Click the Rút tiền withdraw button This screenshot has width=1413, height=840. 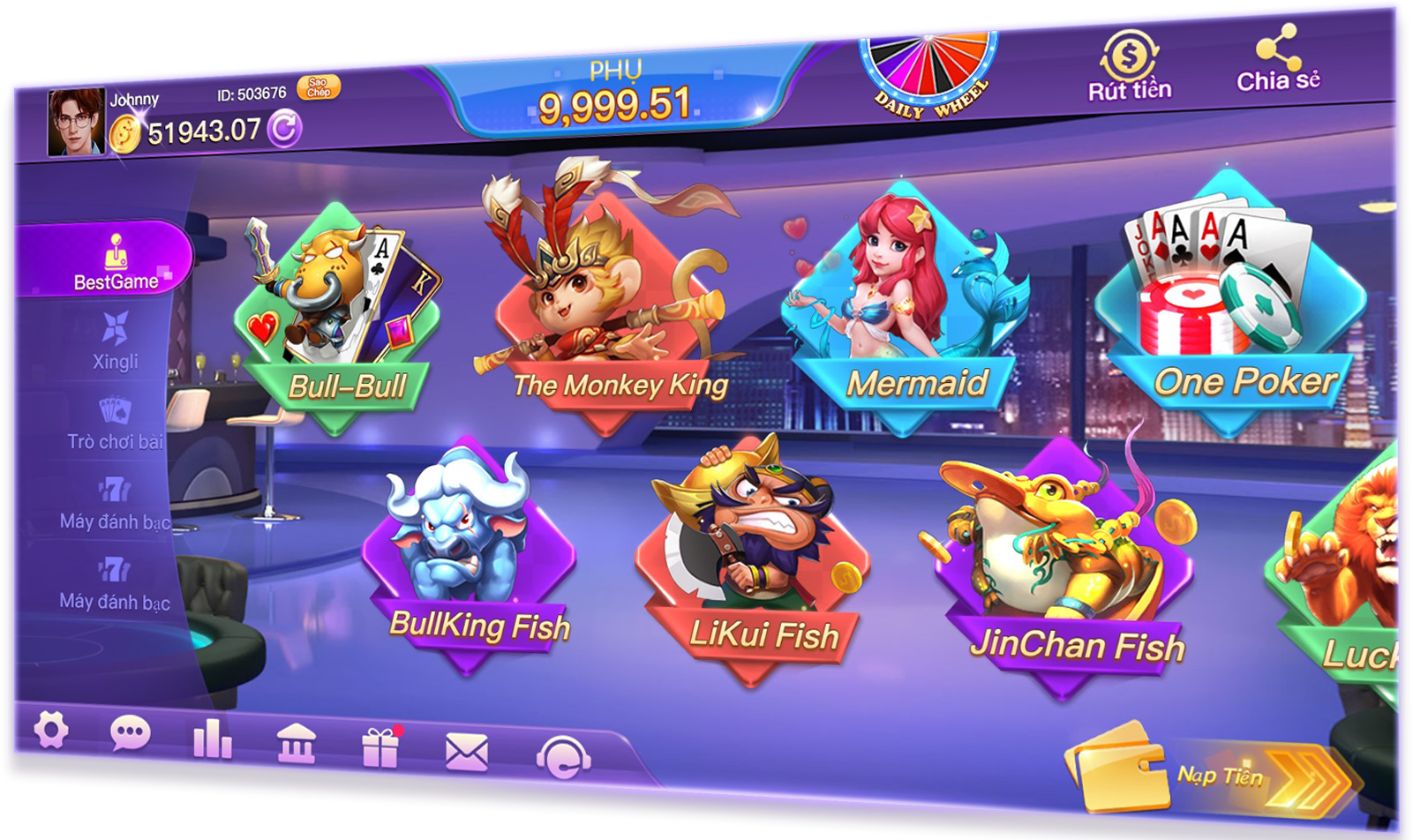[x=1129, y=67]
